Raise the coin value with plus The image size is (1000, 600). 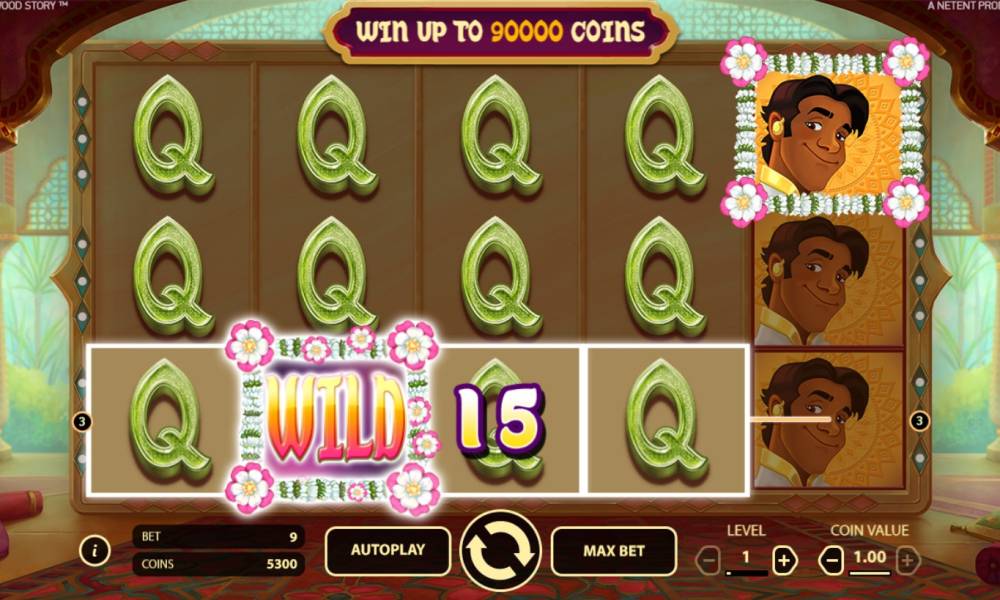(907, 561)
